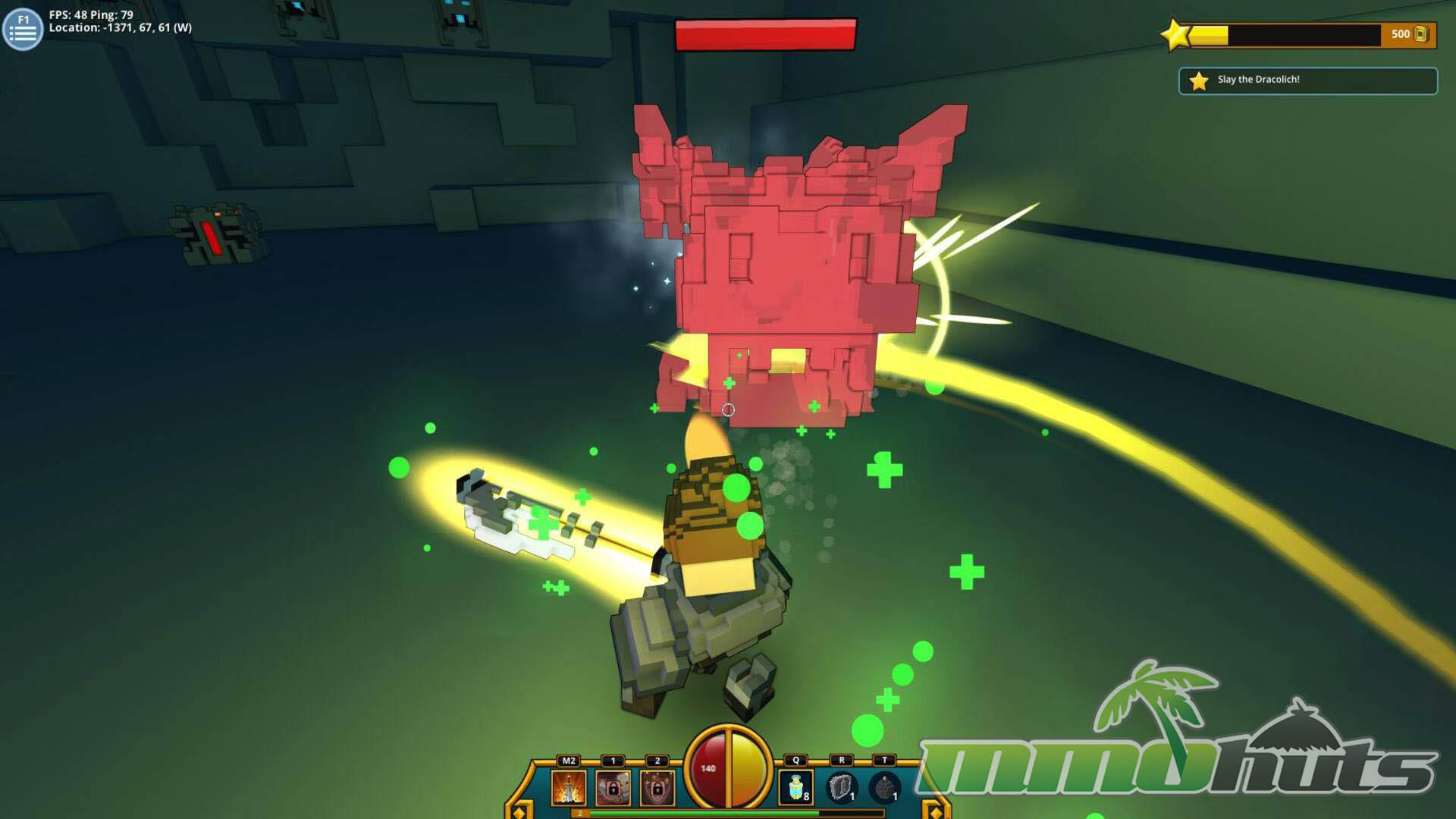Screen dimensions: 1456x819
Task: Open the F1 main menu button
Action: (x=23, y=29)
